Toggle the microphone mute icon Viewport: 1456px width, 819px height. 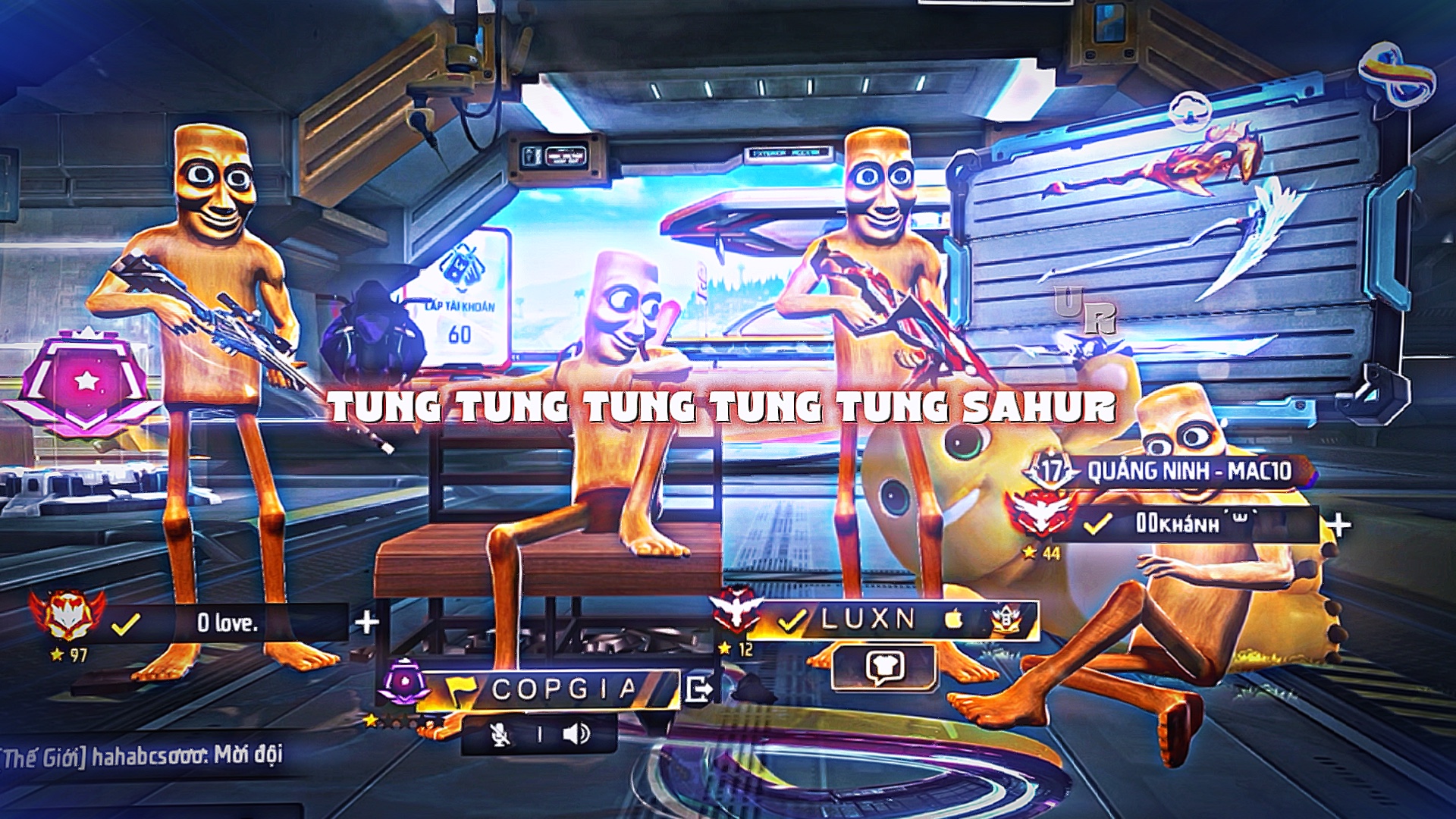click(x=500, y=734)
